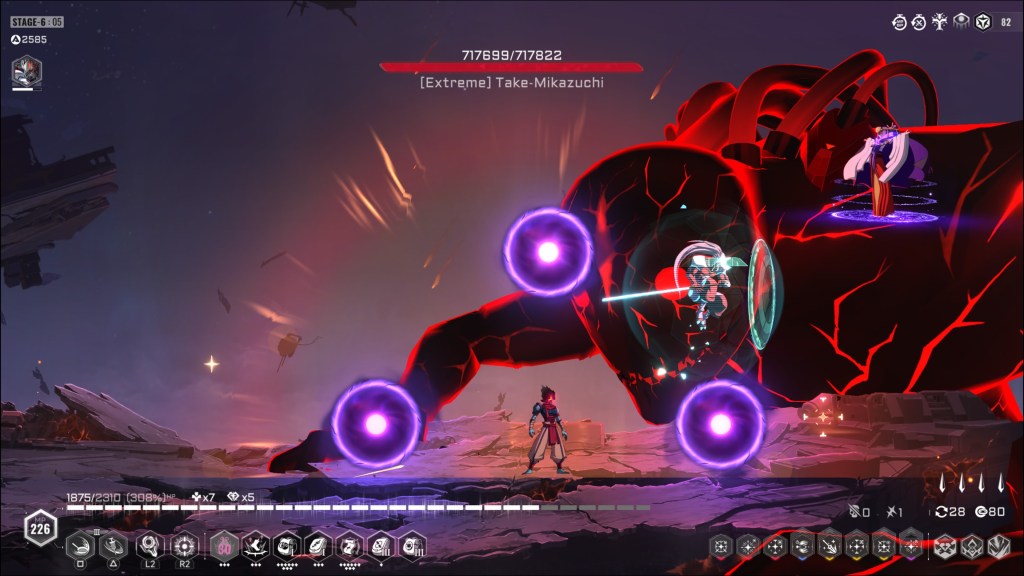Select the perk hexagon with purple marker
The image size is (1024, 576).
tap(911, 546)
